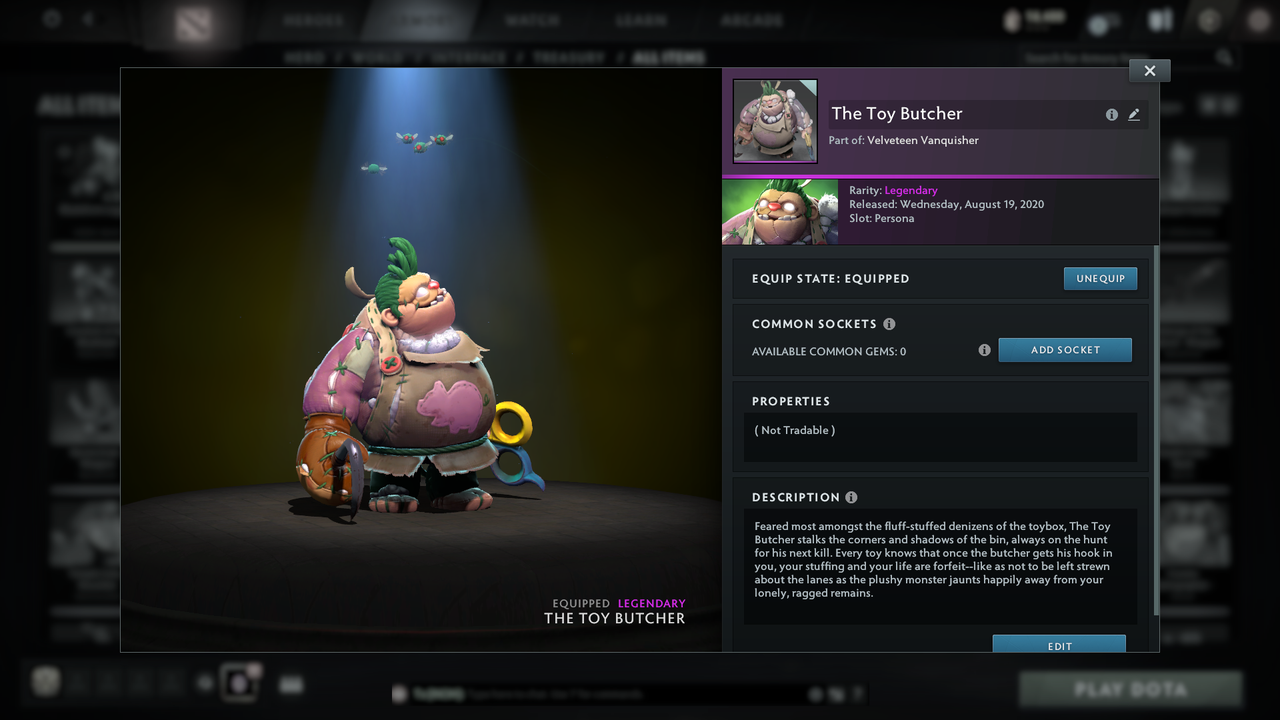Image resolution: width=1280 pixels, height=720 pixels.
Task: Click the EDIT button below the description
Action: click(x=1058, y=646)
